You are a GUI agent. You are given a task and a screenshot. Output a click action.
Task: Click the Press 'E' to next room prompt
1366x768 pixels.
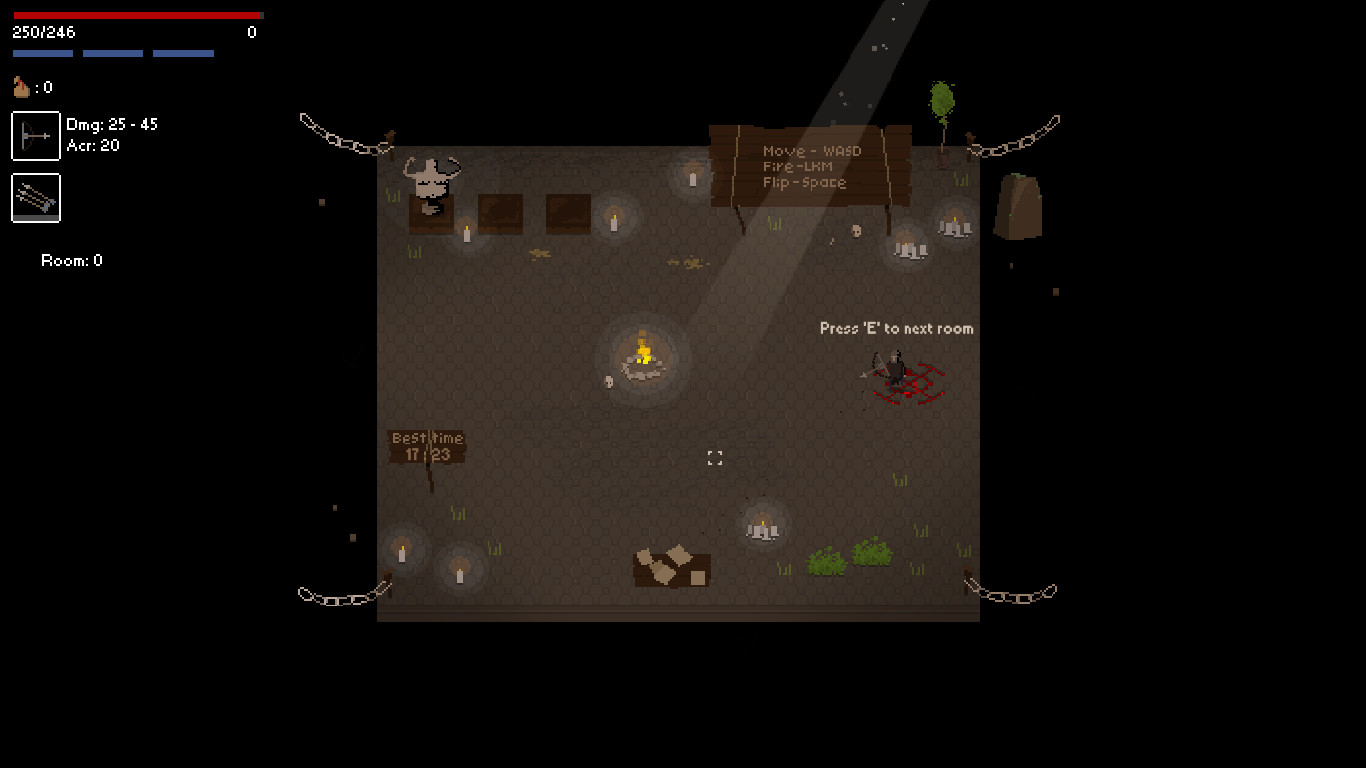(896, 328)
